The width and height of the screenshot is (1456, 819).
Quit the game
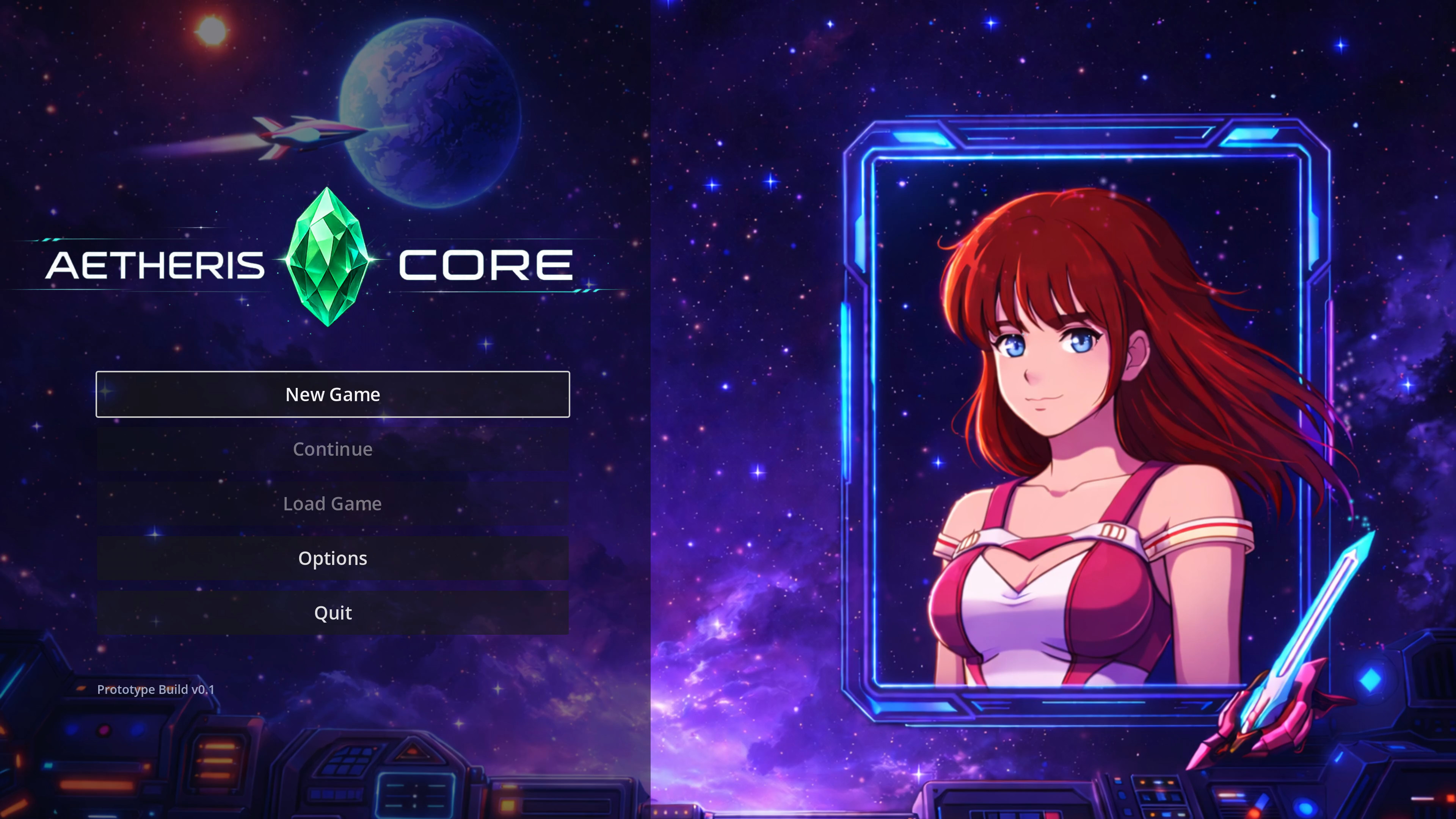[333, 612]
